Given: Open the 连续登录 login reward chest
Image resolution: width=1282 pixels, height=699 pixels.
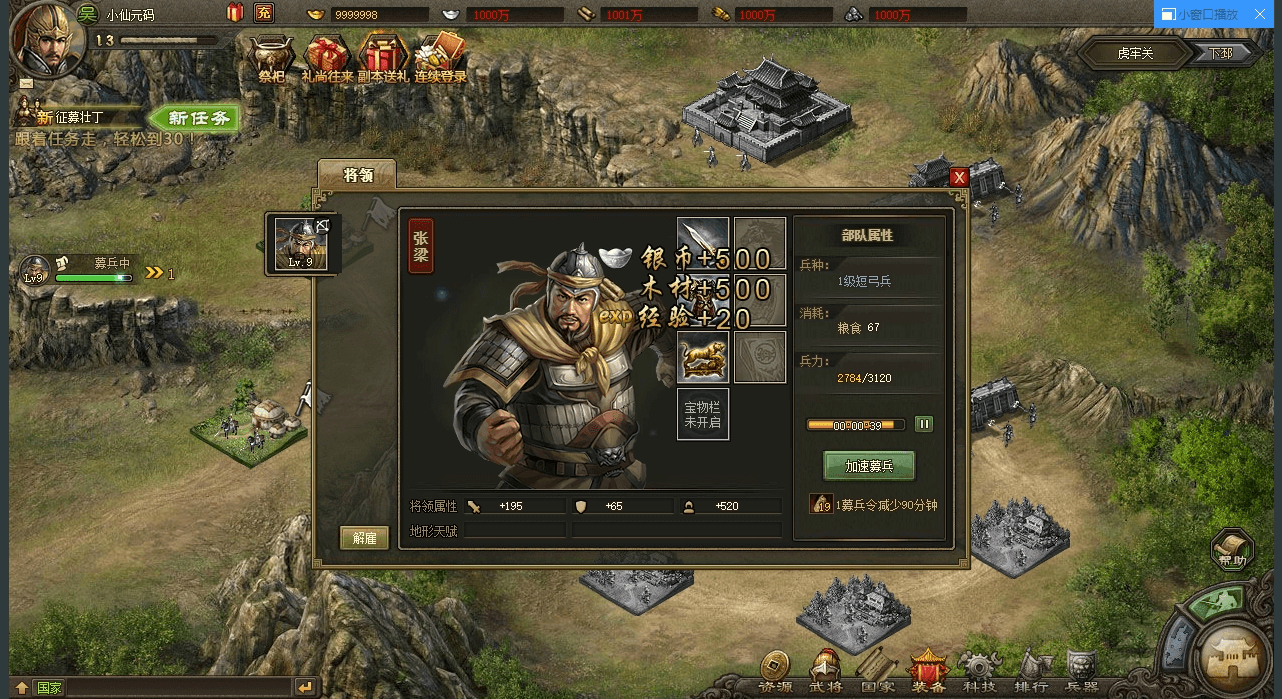Looking at the screenshot, I should pos(441,57).
